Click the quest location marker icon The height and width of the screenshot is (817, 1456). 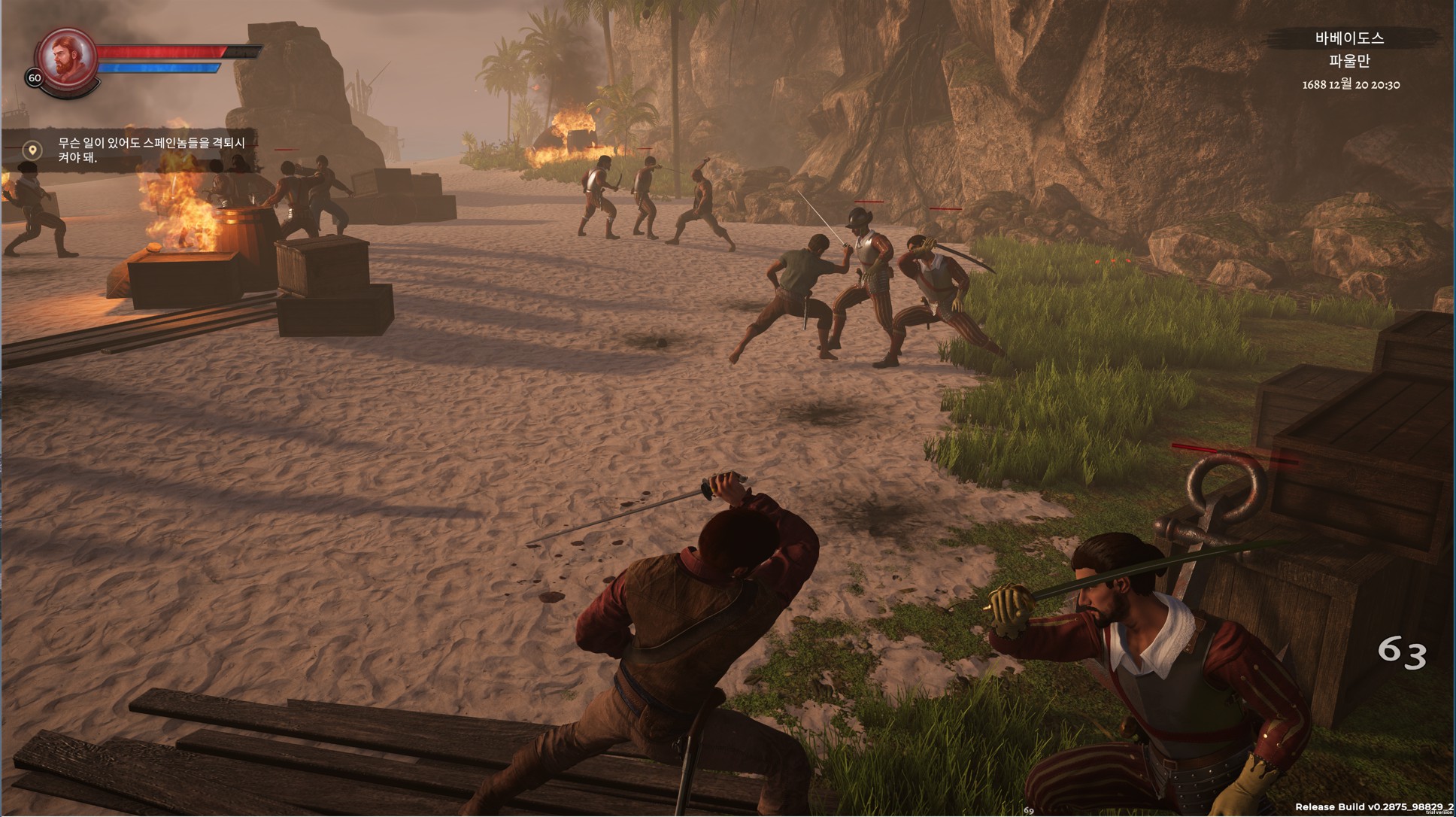pyautogui.click(x=32, y=150)
